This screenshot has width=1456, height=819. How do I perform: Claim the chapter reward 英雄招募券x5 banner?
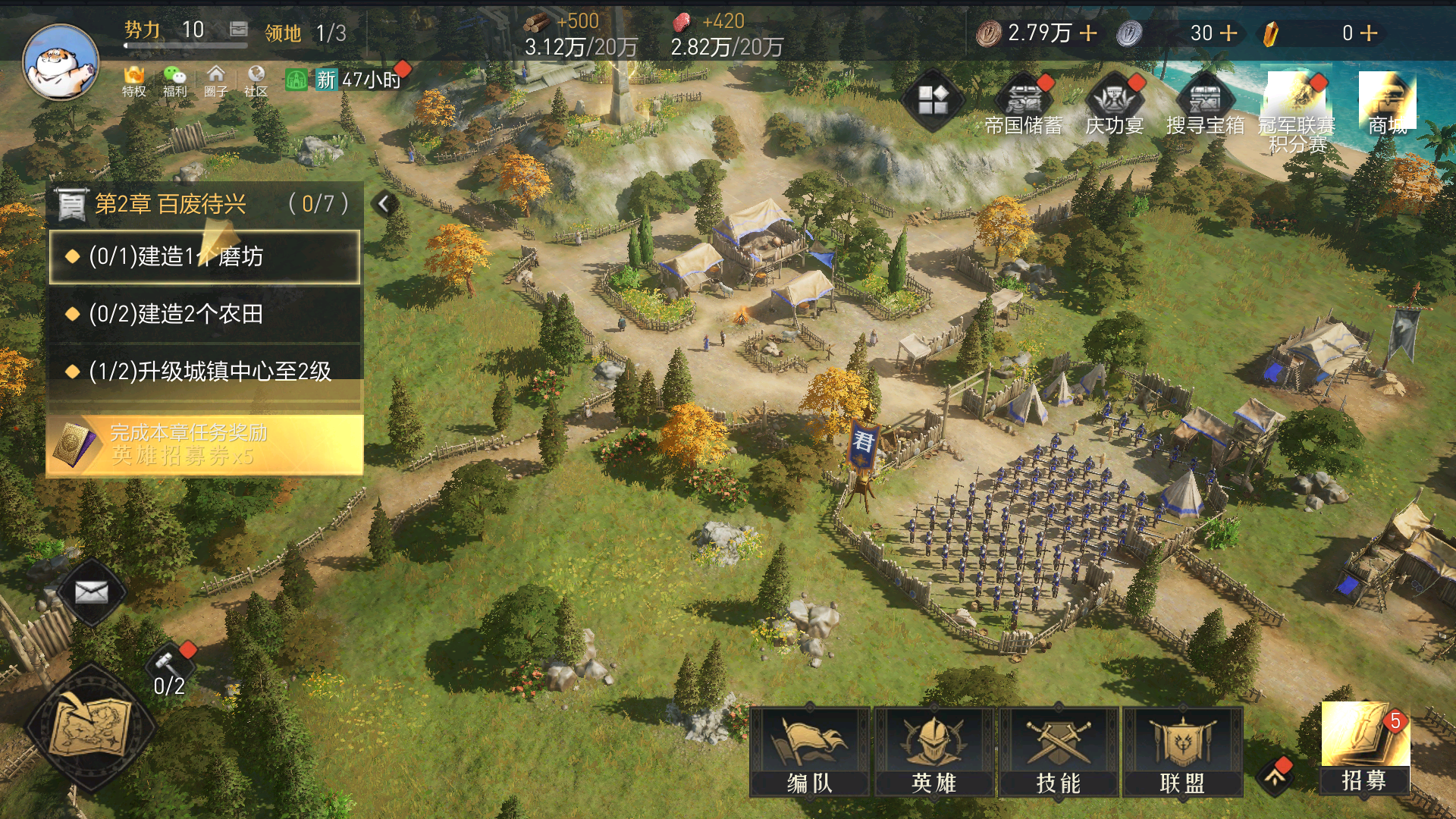pos(205,444)
